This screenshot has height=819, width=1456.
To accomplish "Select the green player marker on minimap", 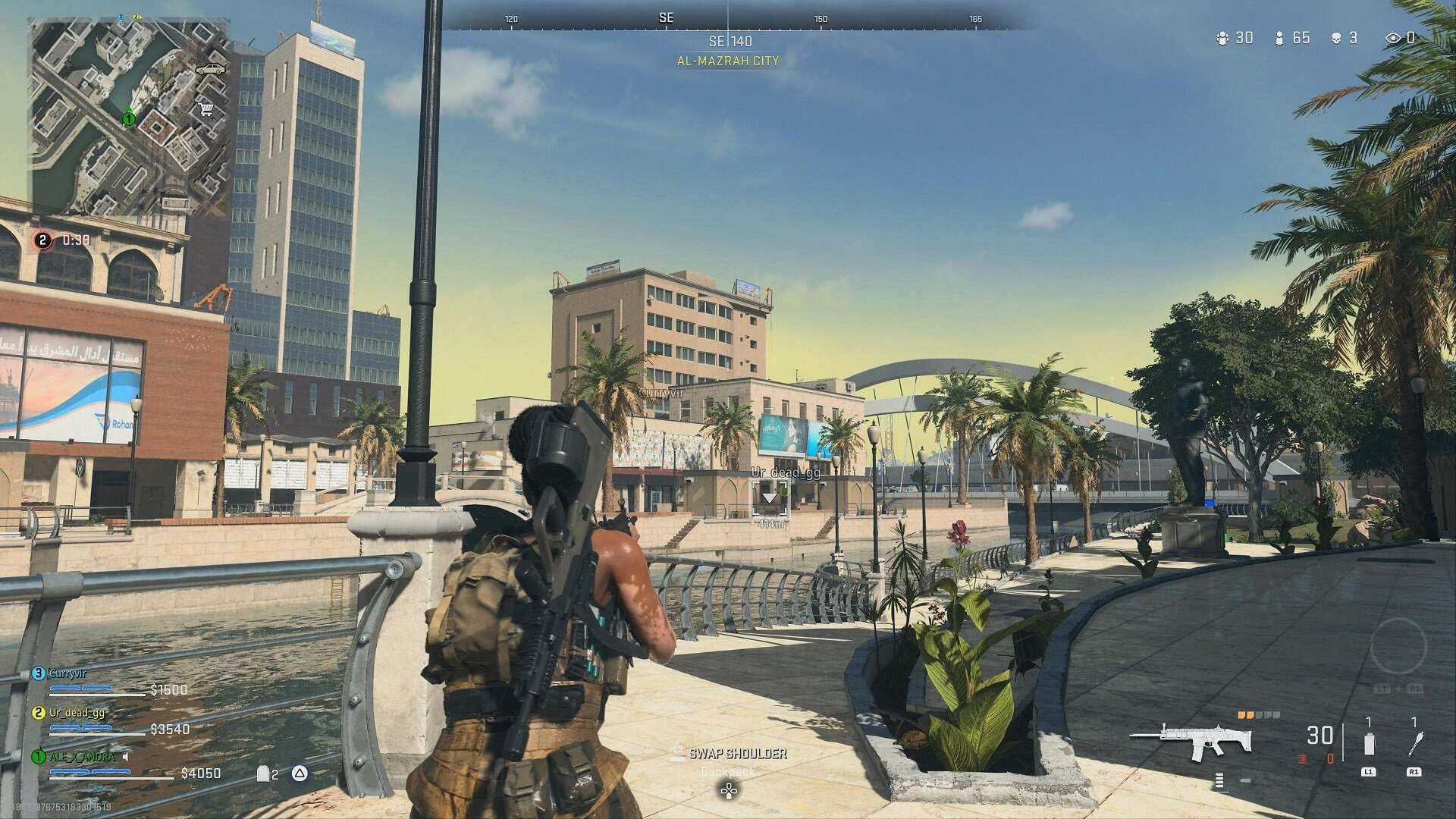I will coord(129,118).
